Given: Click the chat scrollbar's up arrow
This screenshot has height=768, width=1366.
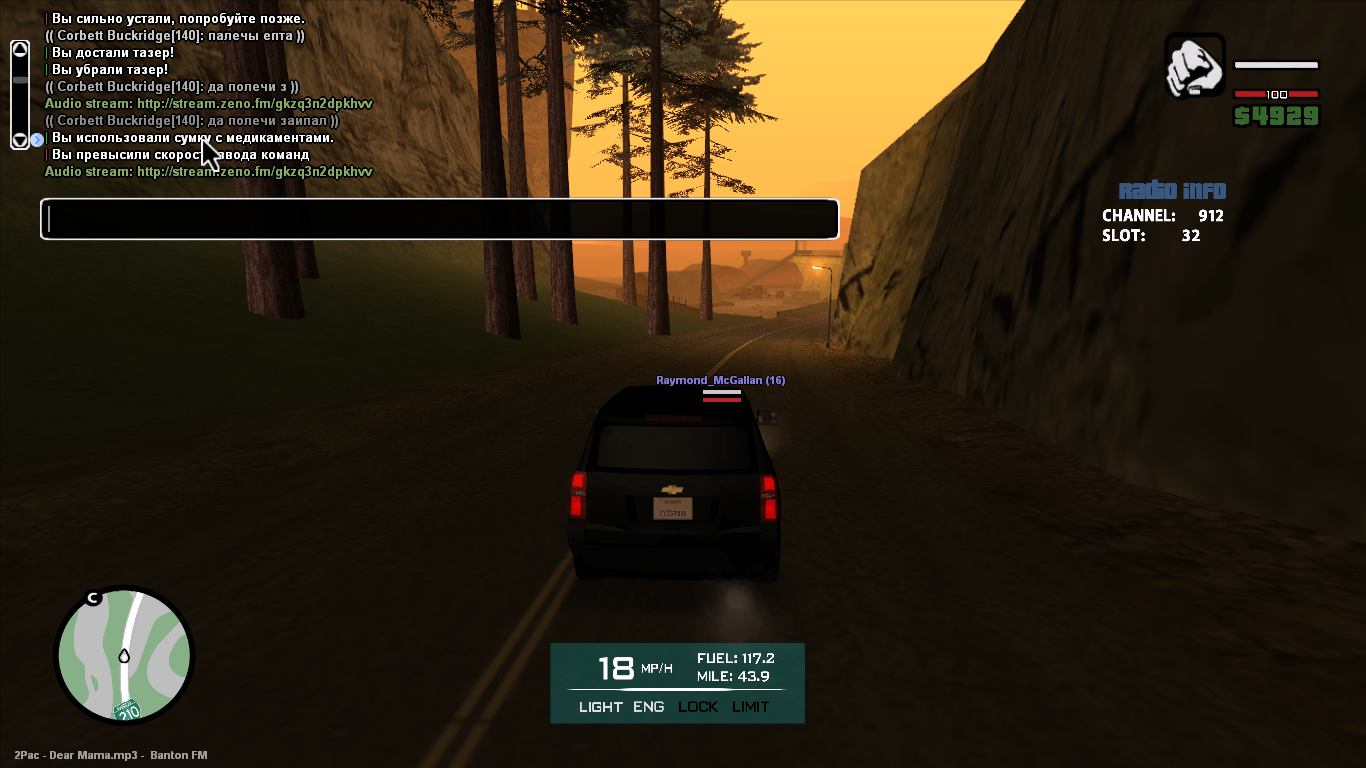Looking at the screenshot, I should click(x=20, y=48).
